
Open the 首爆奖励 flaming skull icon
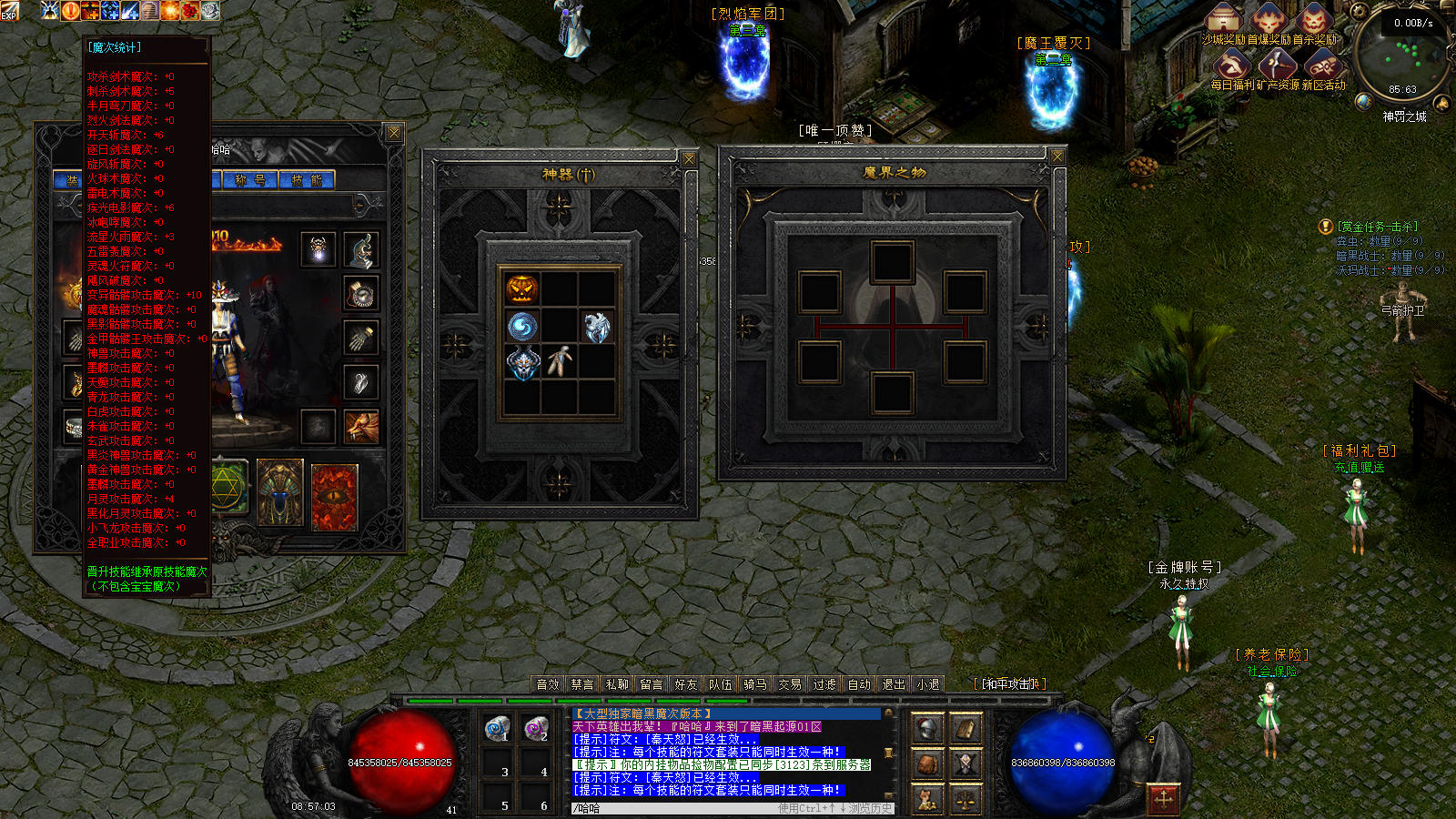(x=1269, y=20)
